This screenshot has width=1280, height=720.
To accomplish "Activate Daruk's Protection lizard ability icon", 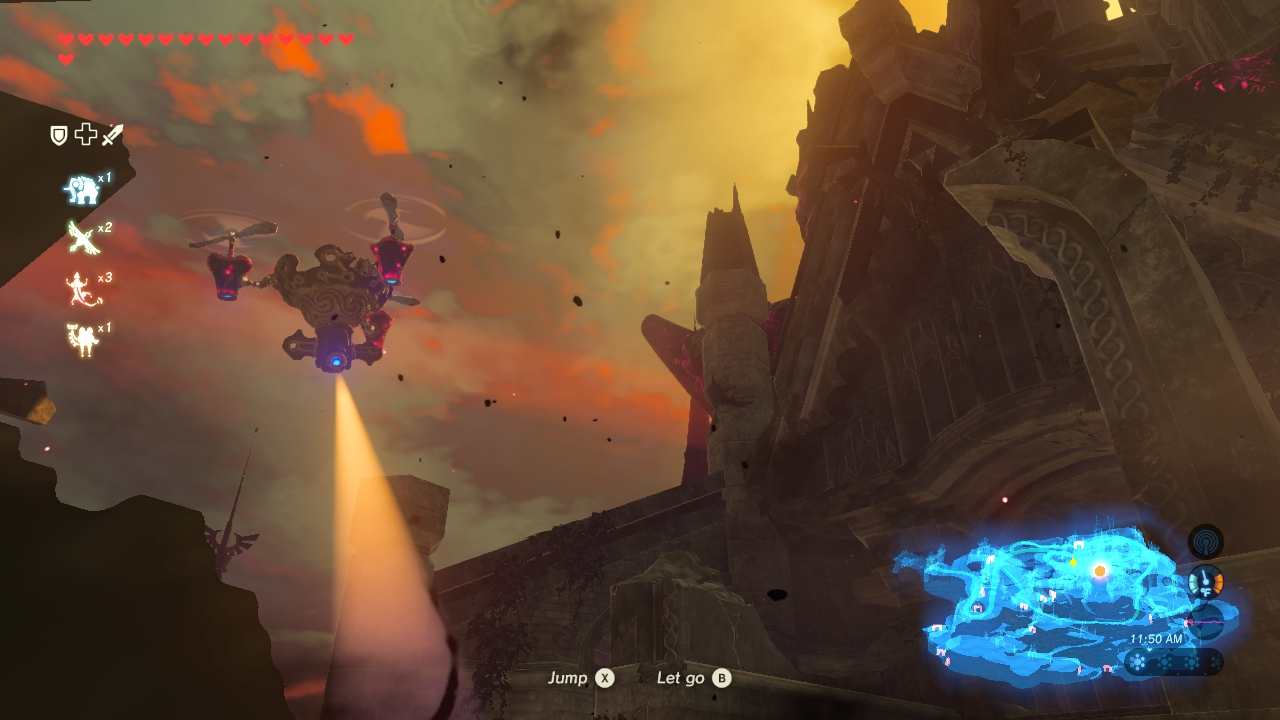I will point(81,290).
